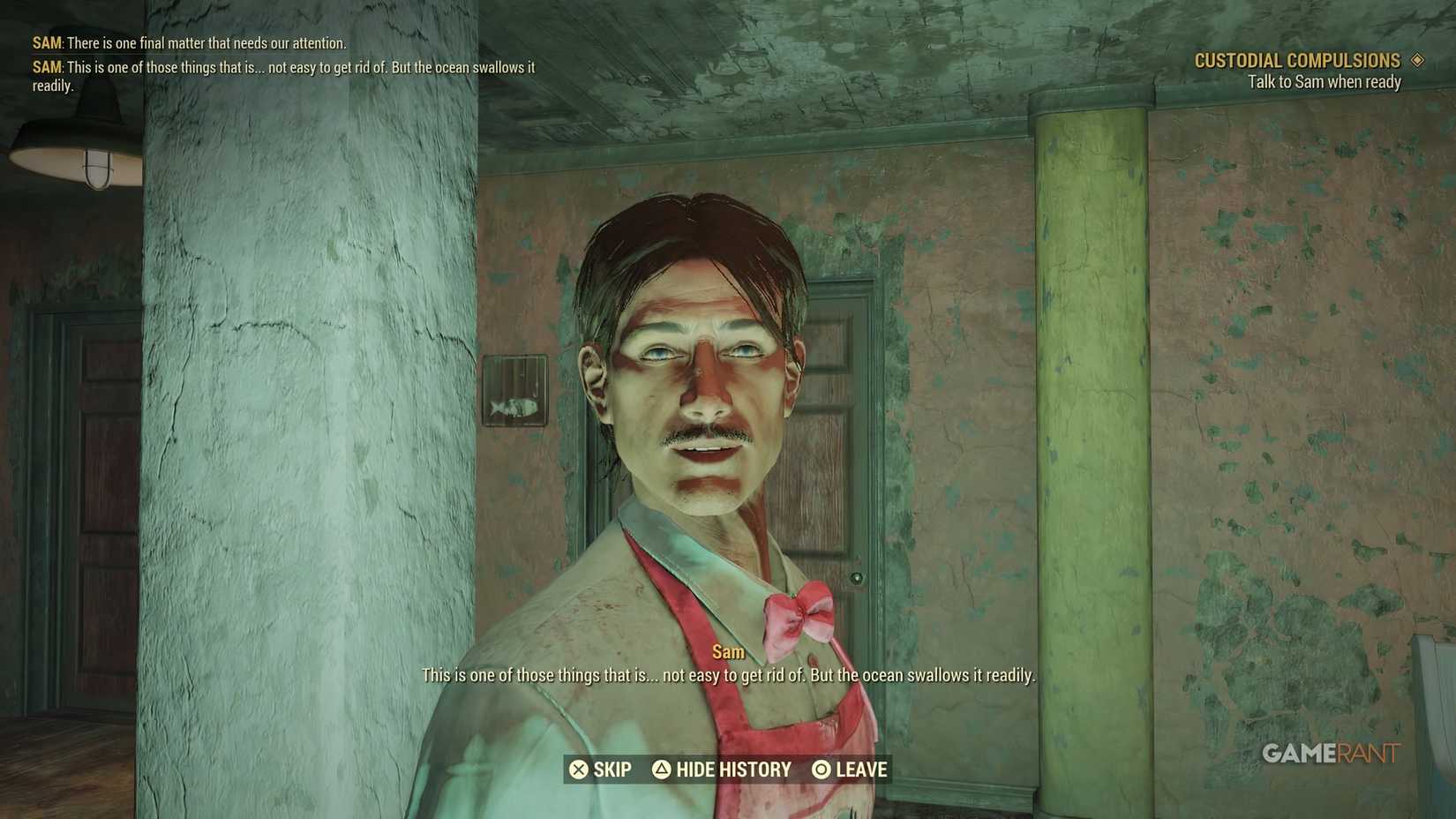Click Sam's current subtitle line about the ocean
The width and height of the screenshot is (1456, 819).
click(x=728, y=675)
